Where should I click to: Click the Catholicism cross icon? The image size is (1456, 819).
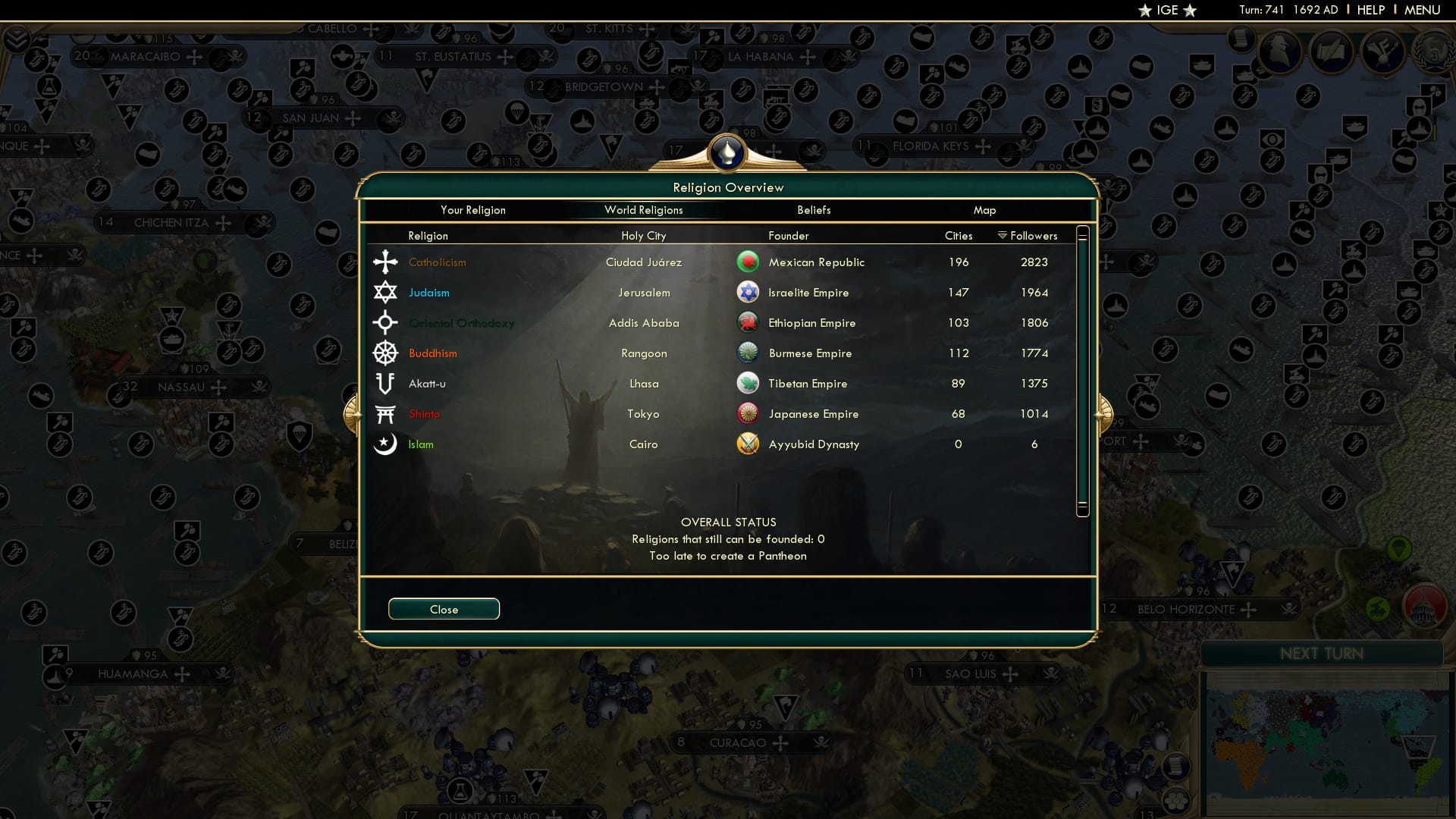384,262
